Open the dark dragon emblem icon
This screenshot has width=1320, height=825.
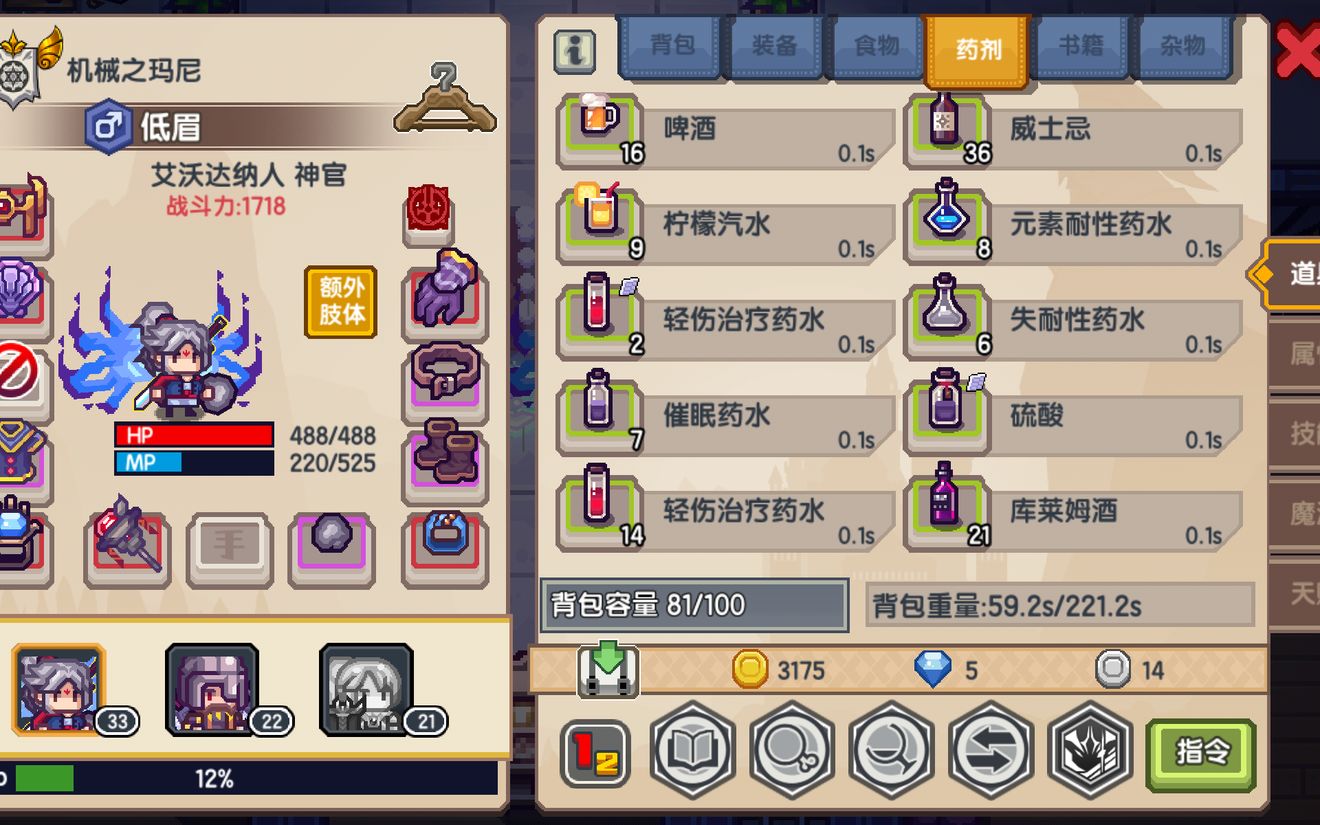1089,757
